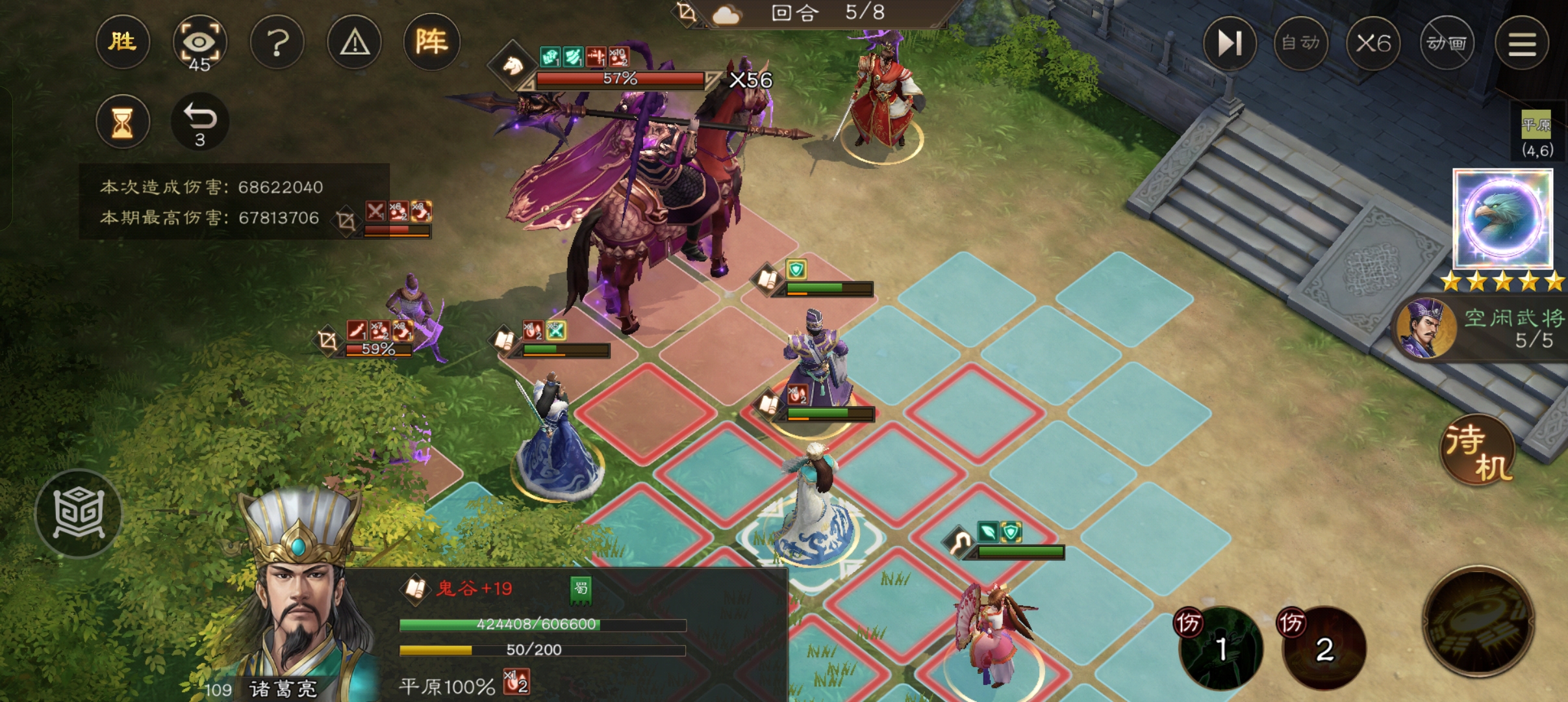The height and width of the screenshot is (702, 1568).
Task: Select the eagle spirit portrait
Action: [x=1502, y=218]
